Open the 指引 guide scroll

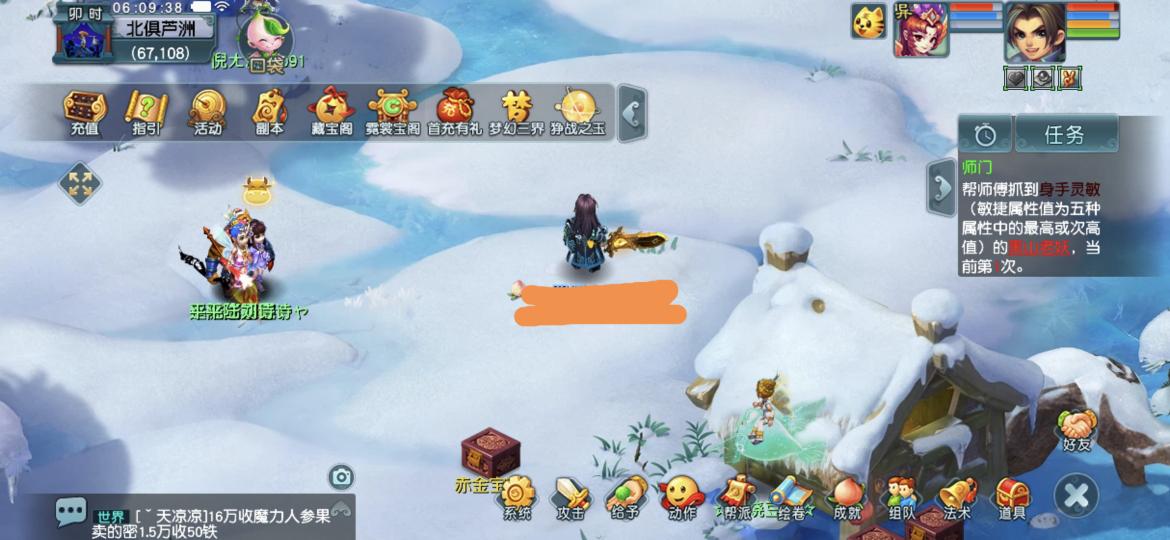click(x=146, y=109)
